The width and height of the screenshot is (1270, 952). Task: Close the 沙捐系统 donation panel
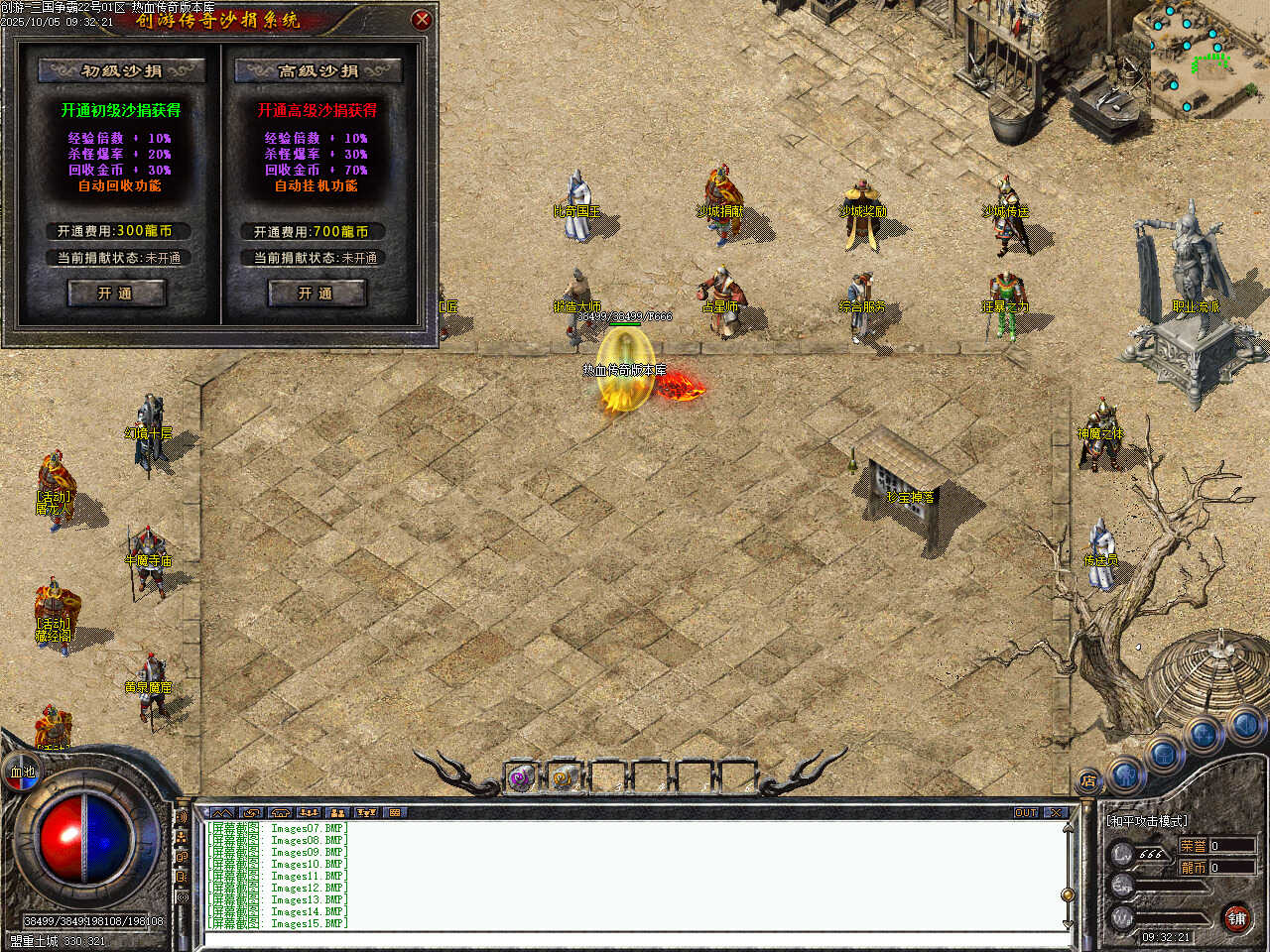coord(422,19)
